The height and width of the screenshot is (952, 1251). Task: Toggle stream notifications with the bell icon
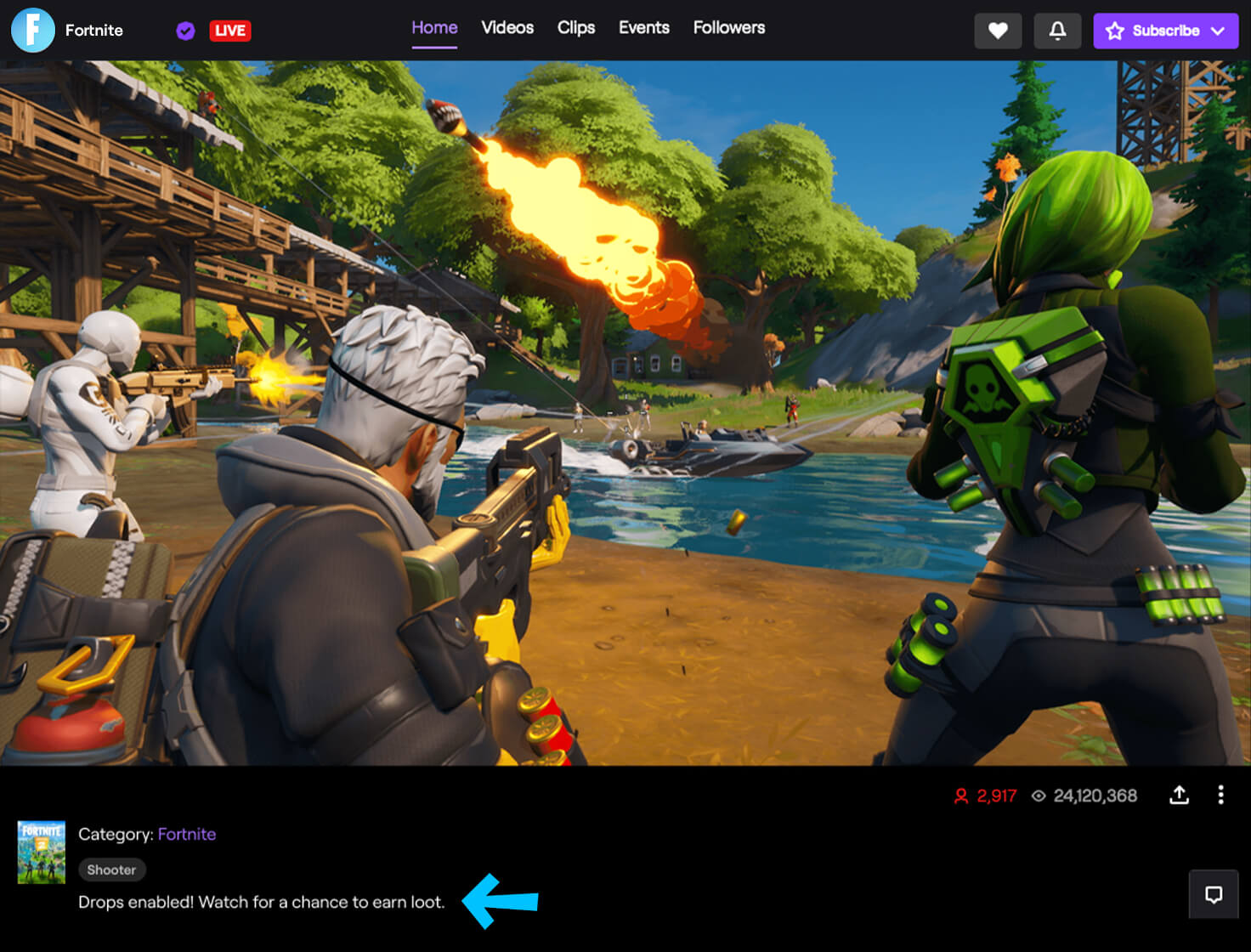pos(1057,31)
